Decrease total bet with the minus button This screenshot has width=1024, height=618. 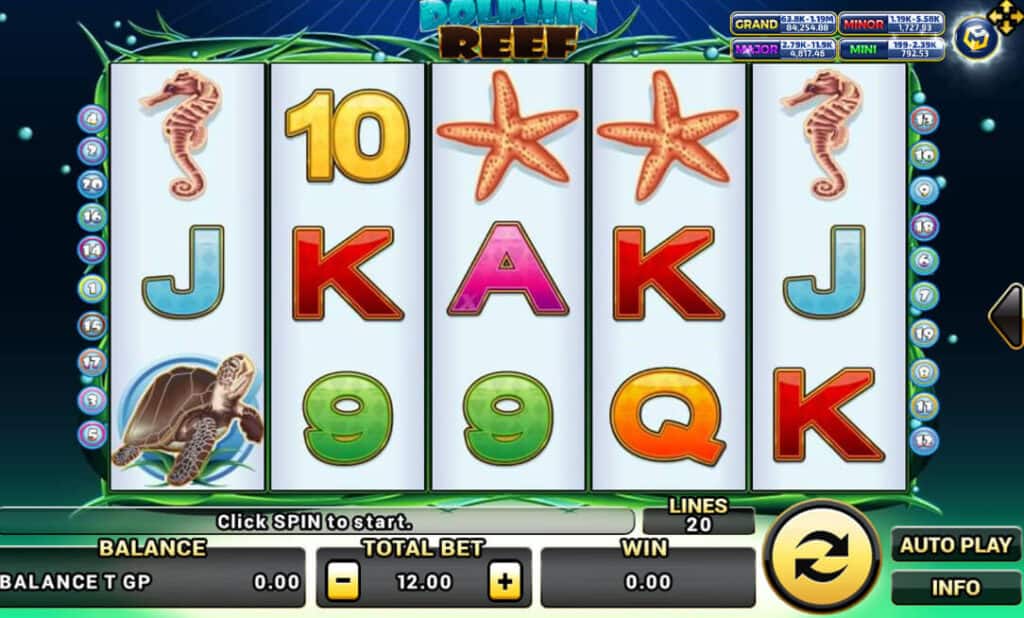click(x=343, y=581)
